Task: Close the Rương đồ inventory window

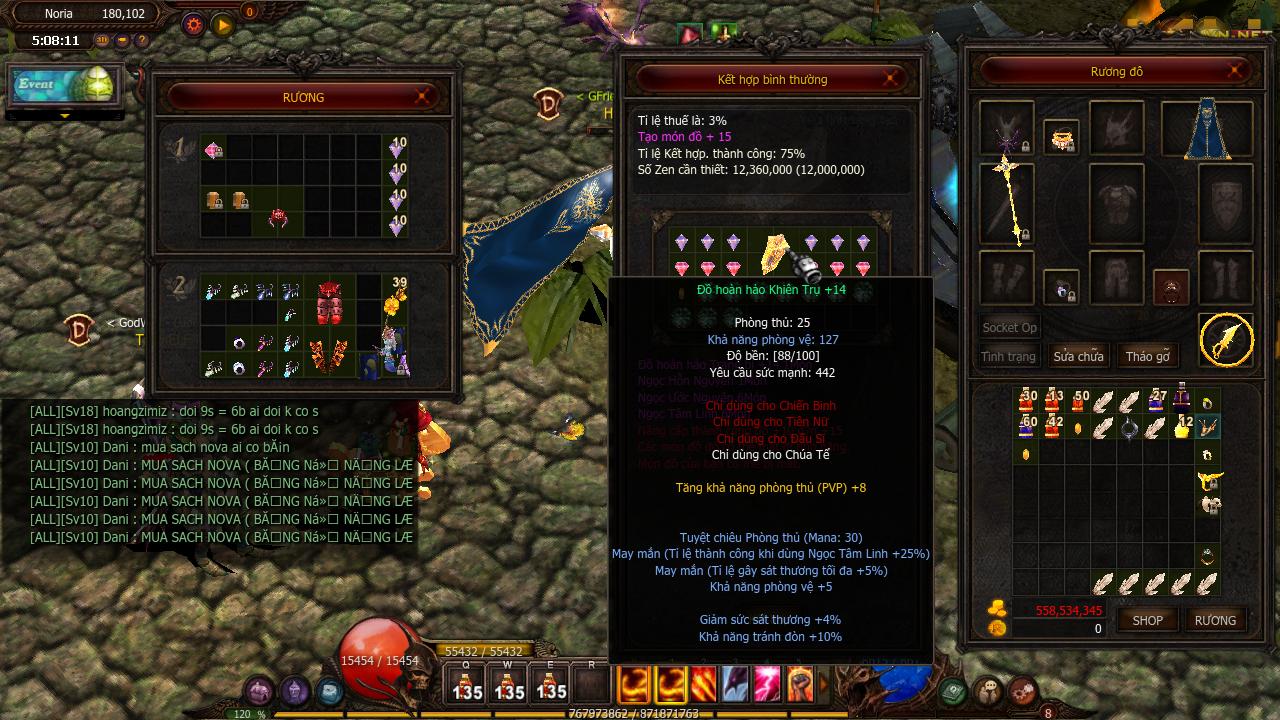Action: pos(1238,71)
